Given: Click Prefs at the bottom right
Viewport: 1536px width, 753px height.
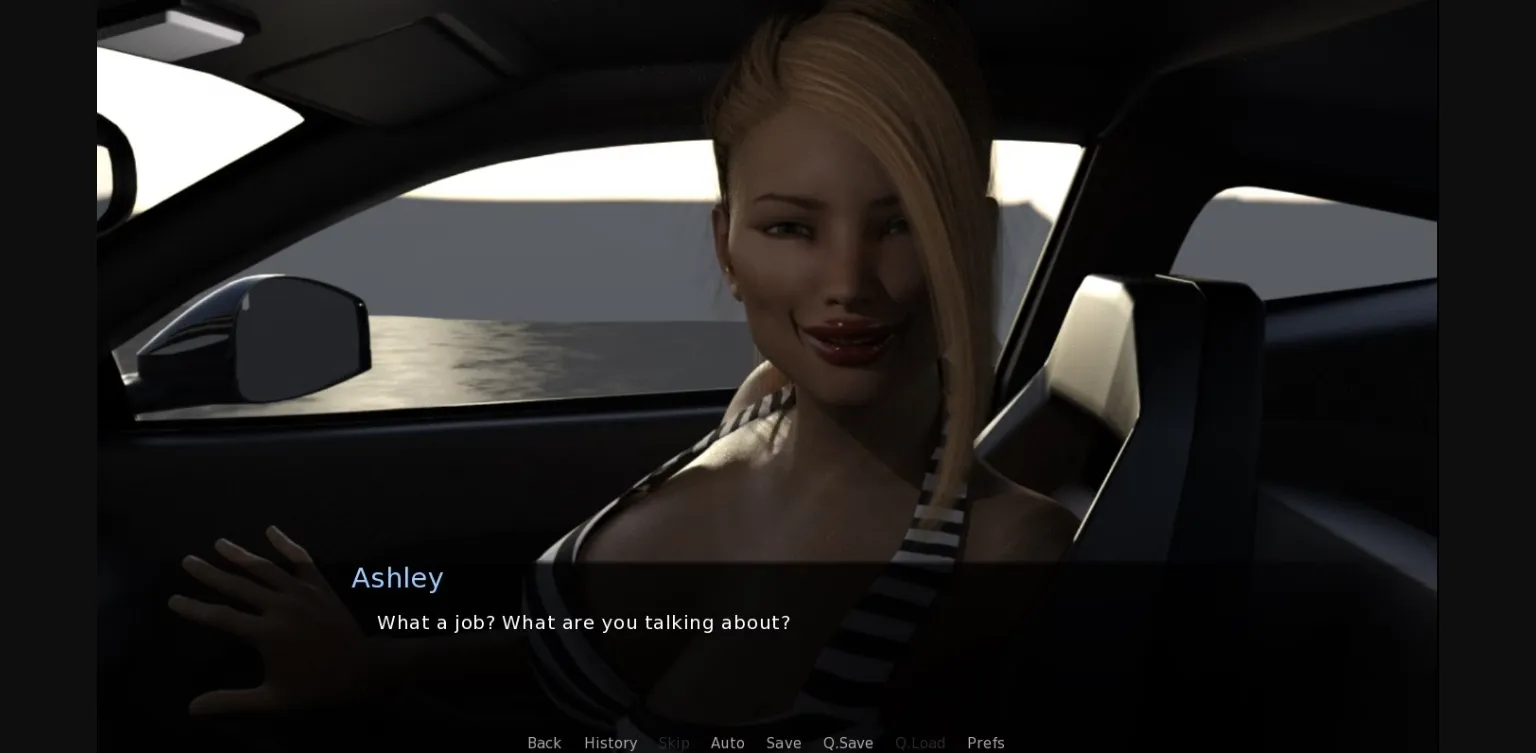Looking at the screenshot, I should click(986, 742).
